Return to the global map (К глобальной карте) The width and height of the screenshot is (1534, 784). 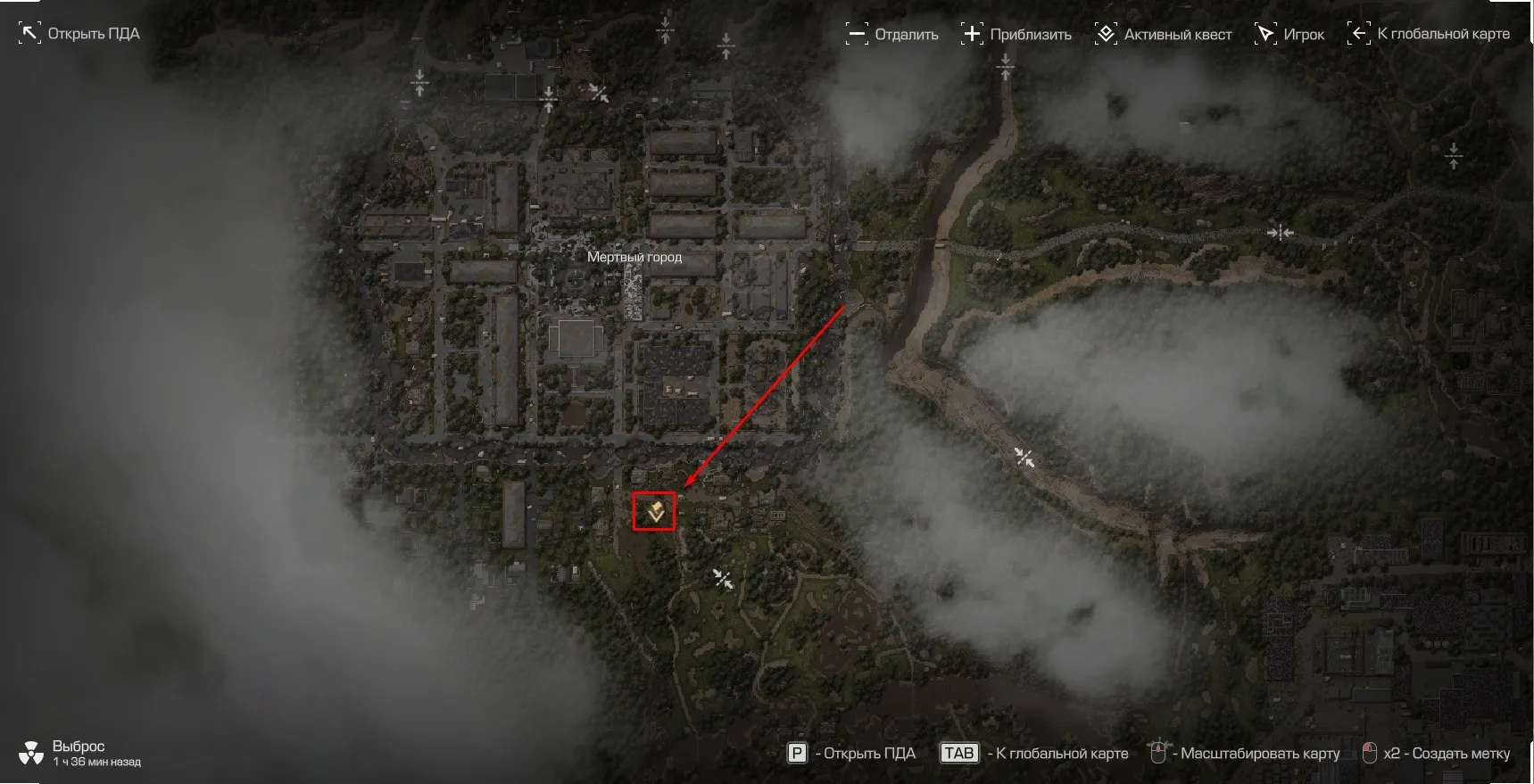point(1428,34)
